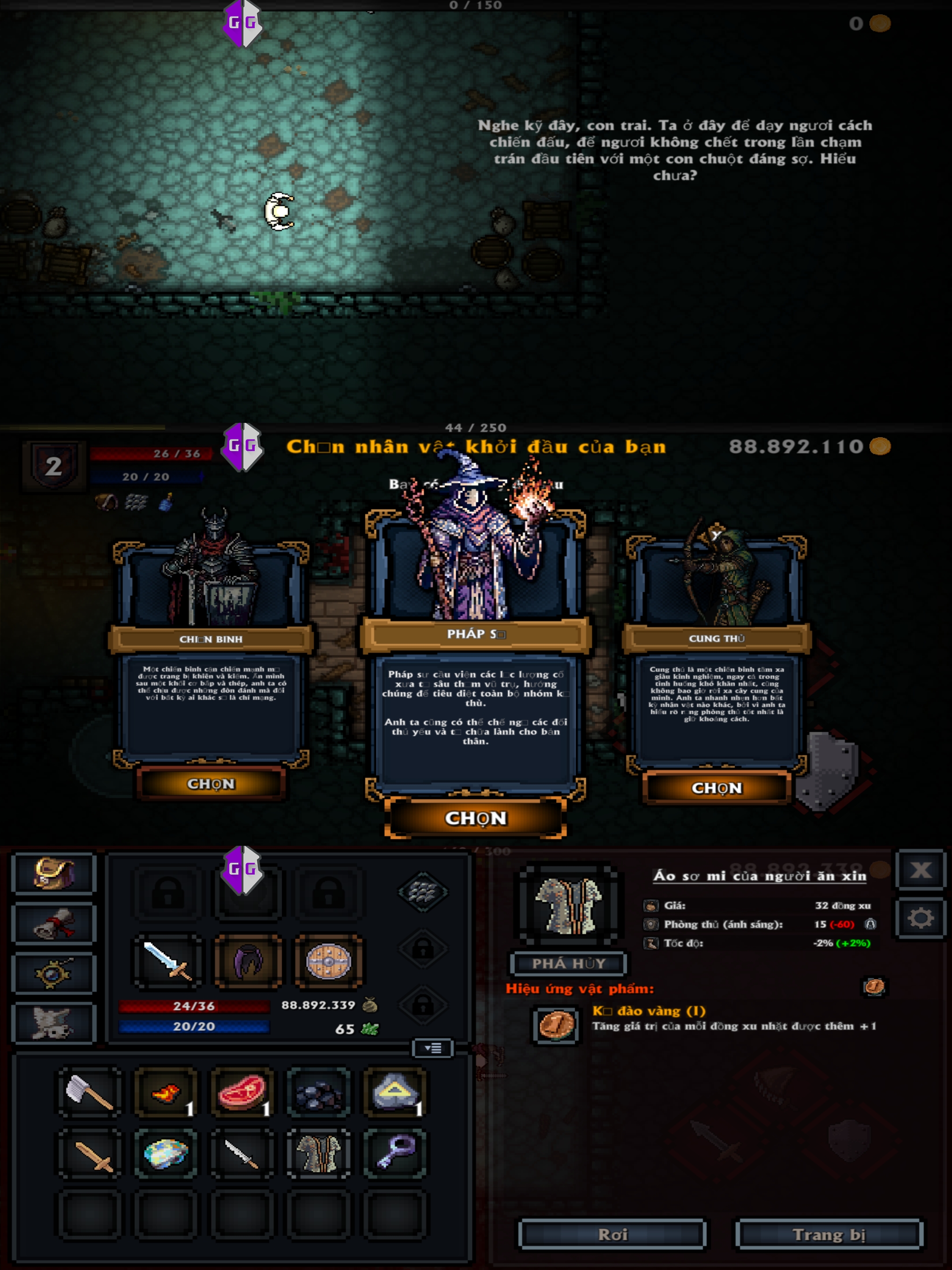
Task: Equip the shirt with Trang bị
Action: click(x=829, y=1234)
